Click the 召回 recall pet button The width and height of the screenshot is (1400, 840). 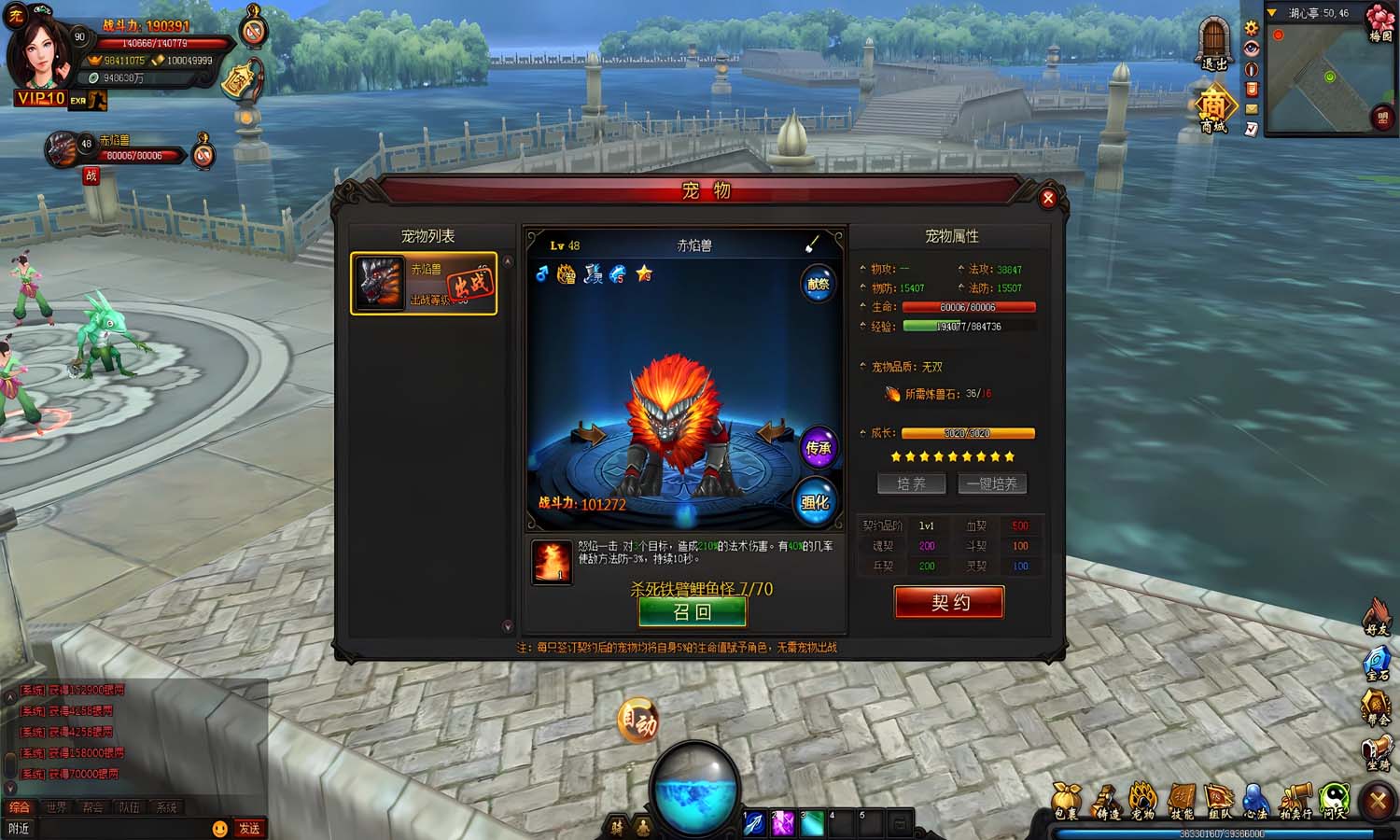coord(693,610)
